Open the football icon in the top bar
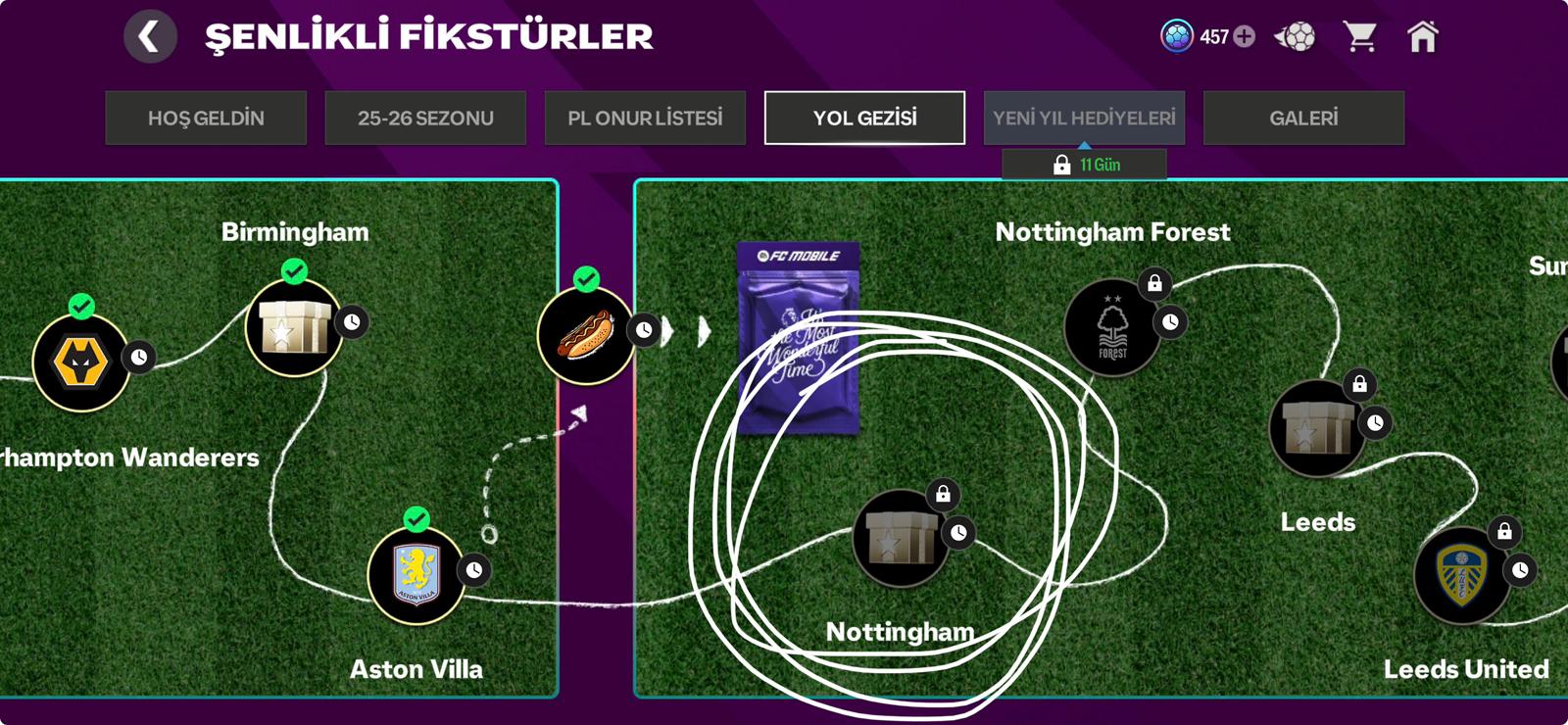The height and width of the screenshot is (725, 1568). point(1296,37)
